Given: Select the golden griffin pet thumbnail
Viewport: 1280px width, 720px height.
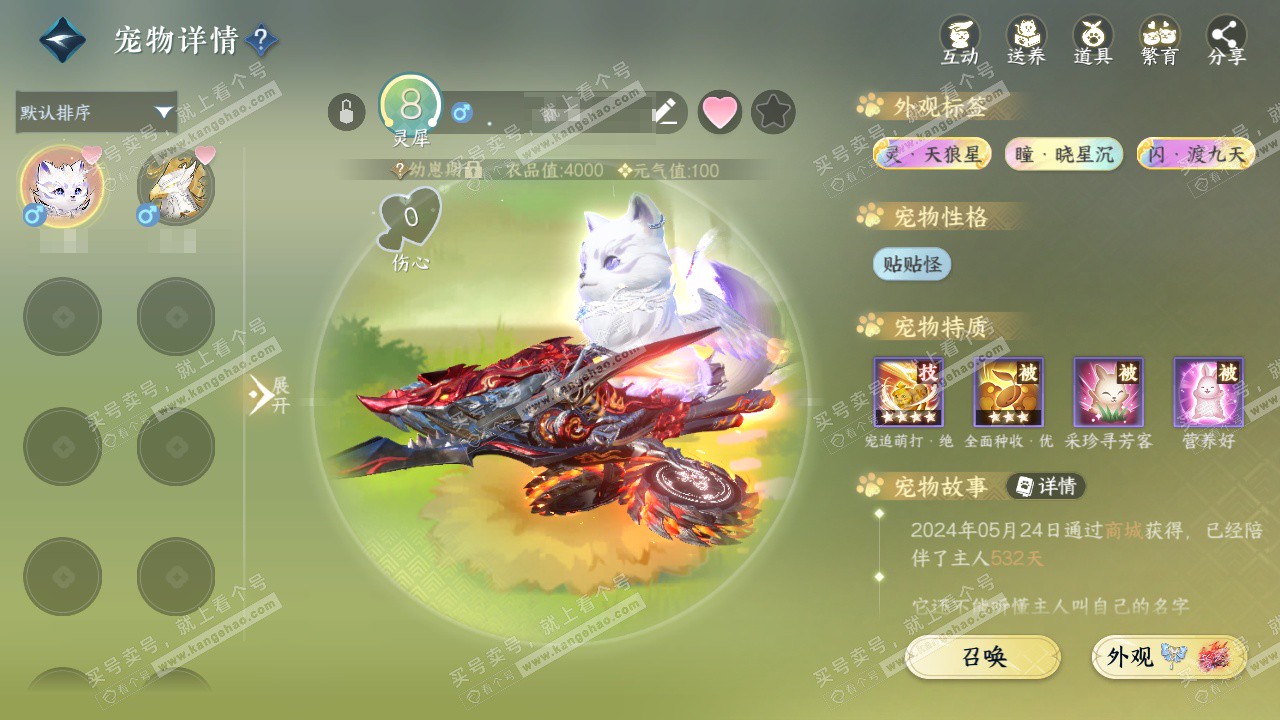Looking at the screenshot, I should click(x=176, y=185).
